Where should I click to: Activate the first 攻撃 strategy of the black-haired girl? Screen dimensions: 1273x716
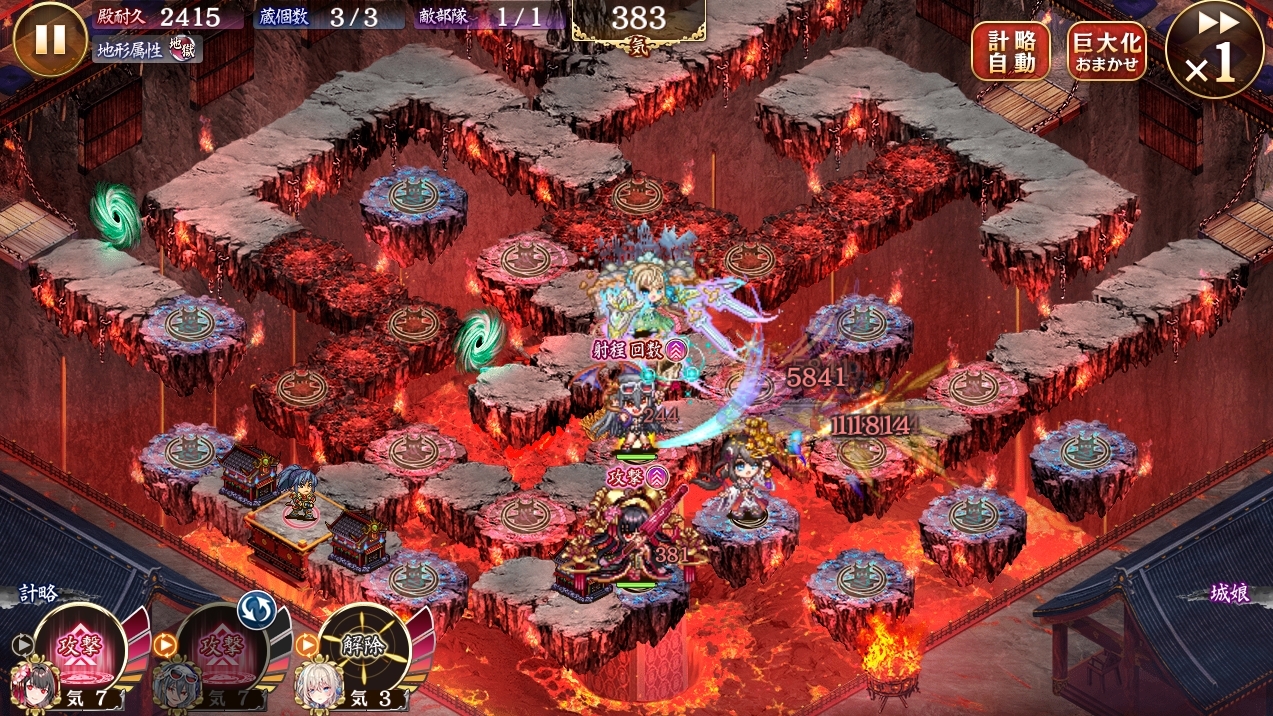pyautogui.click(x=80, y=646)
